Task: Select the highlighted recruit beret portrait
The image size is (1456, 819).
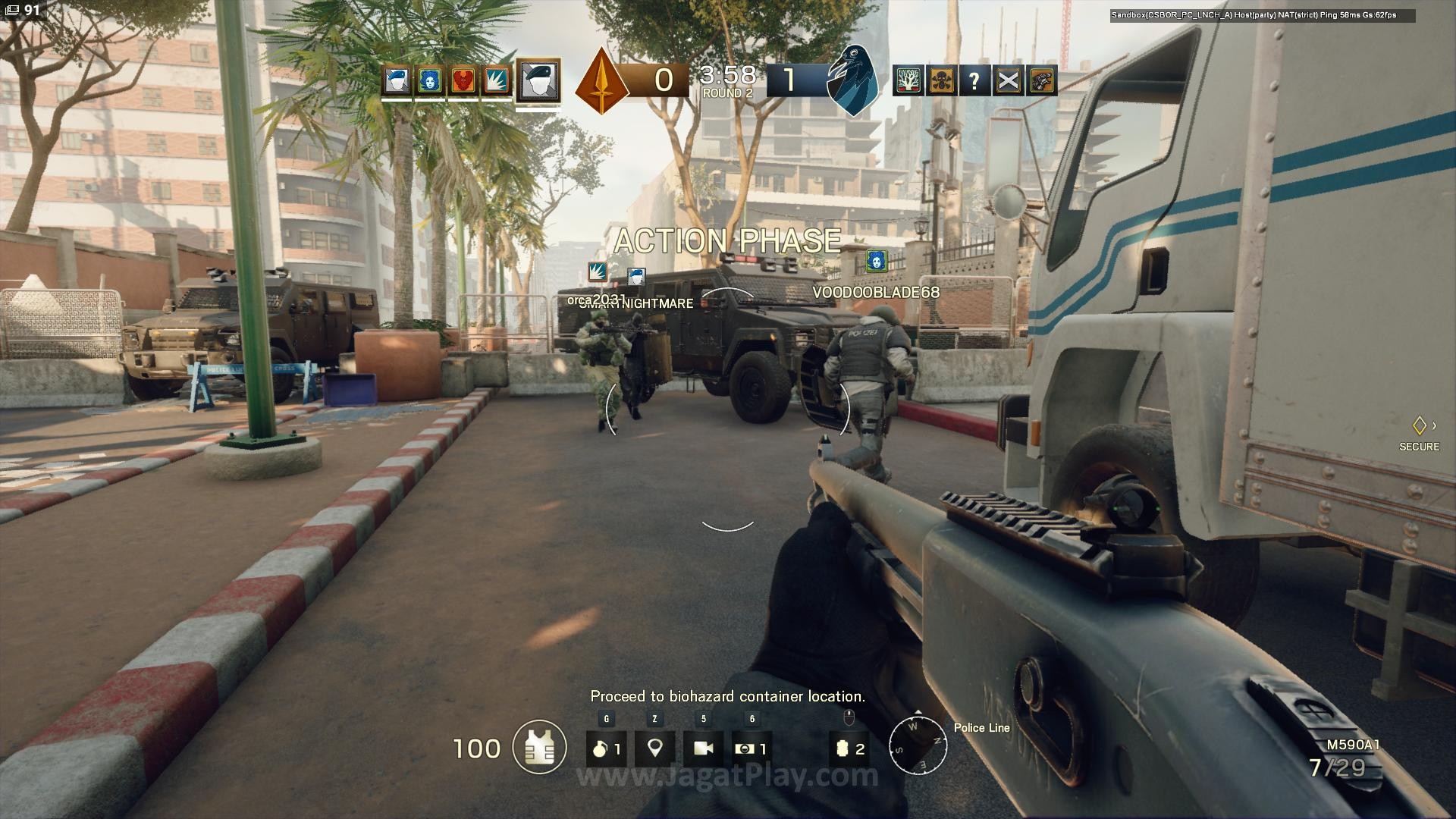Action: coord(538,80)
